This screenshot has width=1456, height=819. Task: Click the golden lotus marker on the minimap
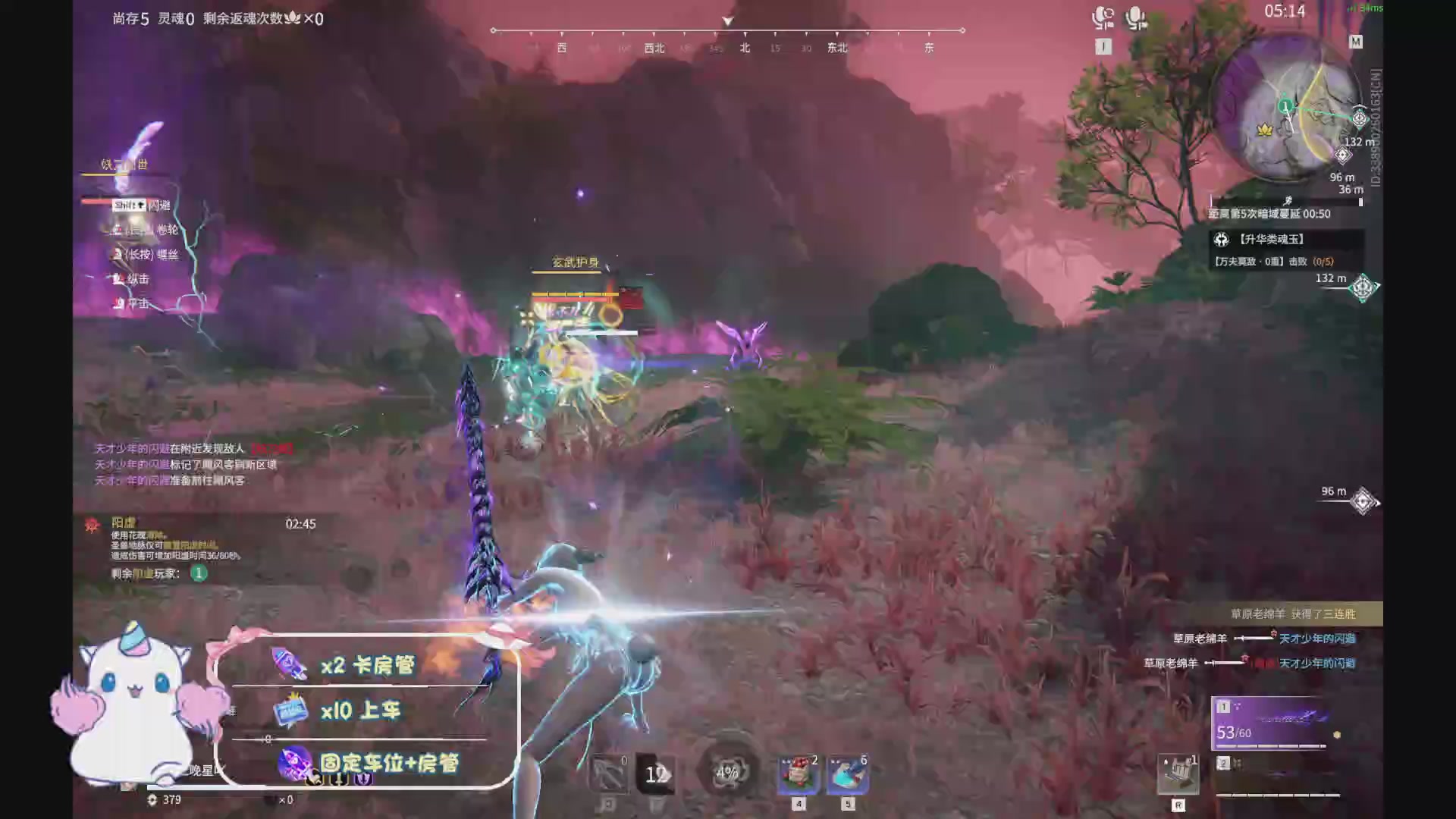tap(1264, 130)
